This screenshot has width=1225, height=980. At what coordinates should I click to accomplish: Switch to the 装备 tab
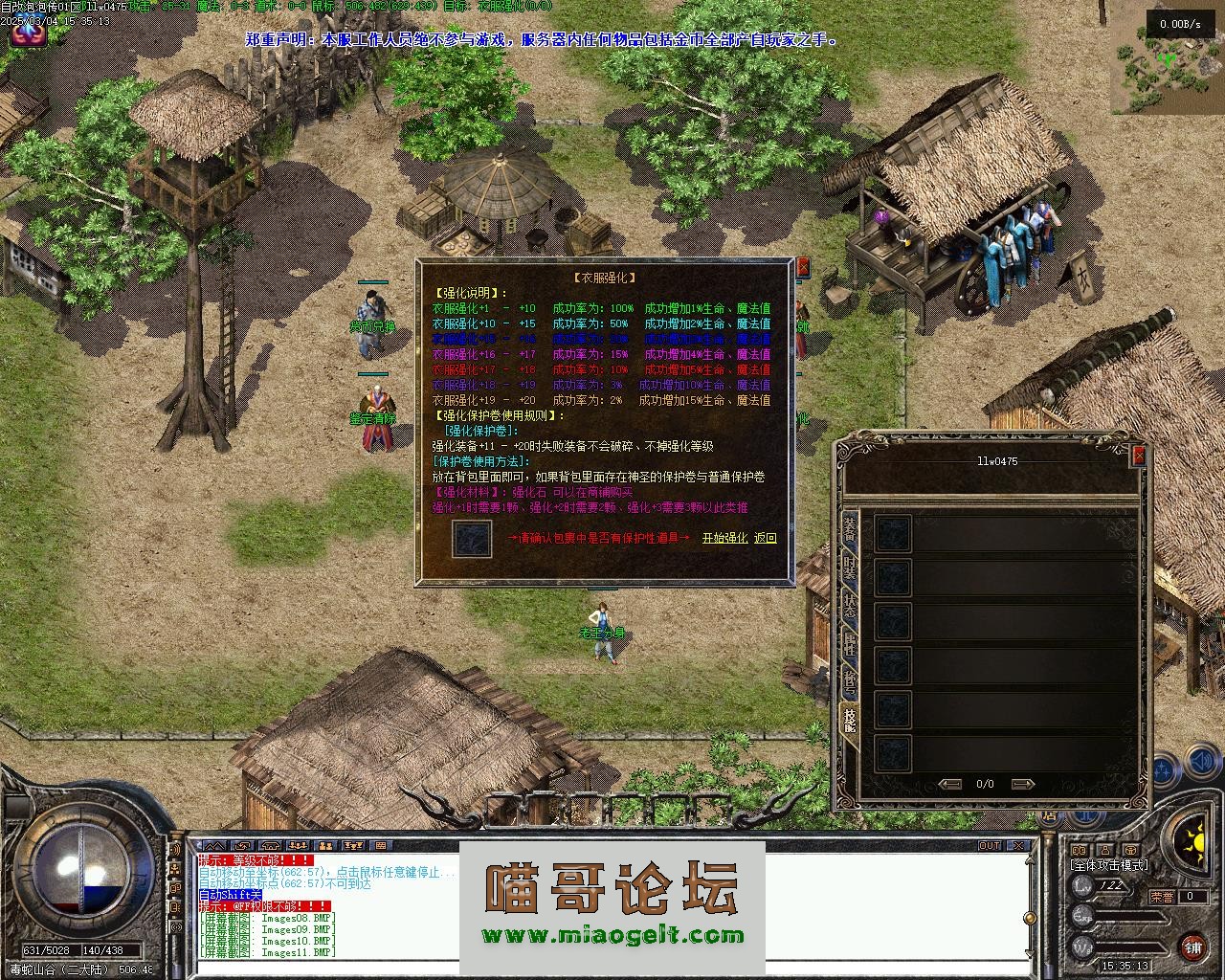coord(849,526)
